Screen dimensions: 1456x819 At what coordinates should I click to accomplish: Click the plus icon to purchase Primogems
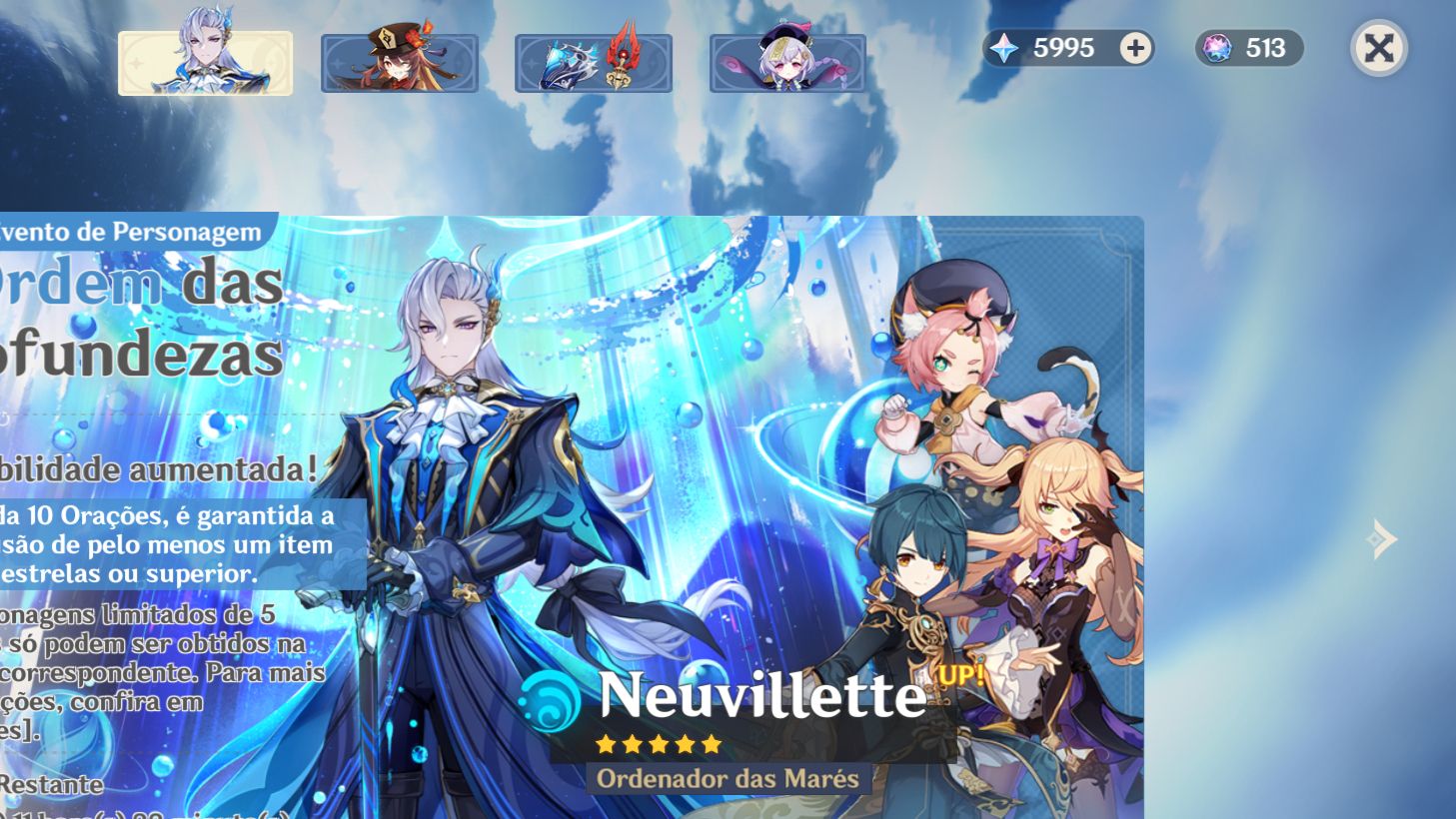[1133, 48]
